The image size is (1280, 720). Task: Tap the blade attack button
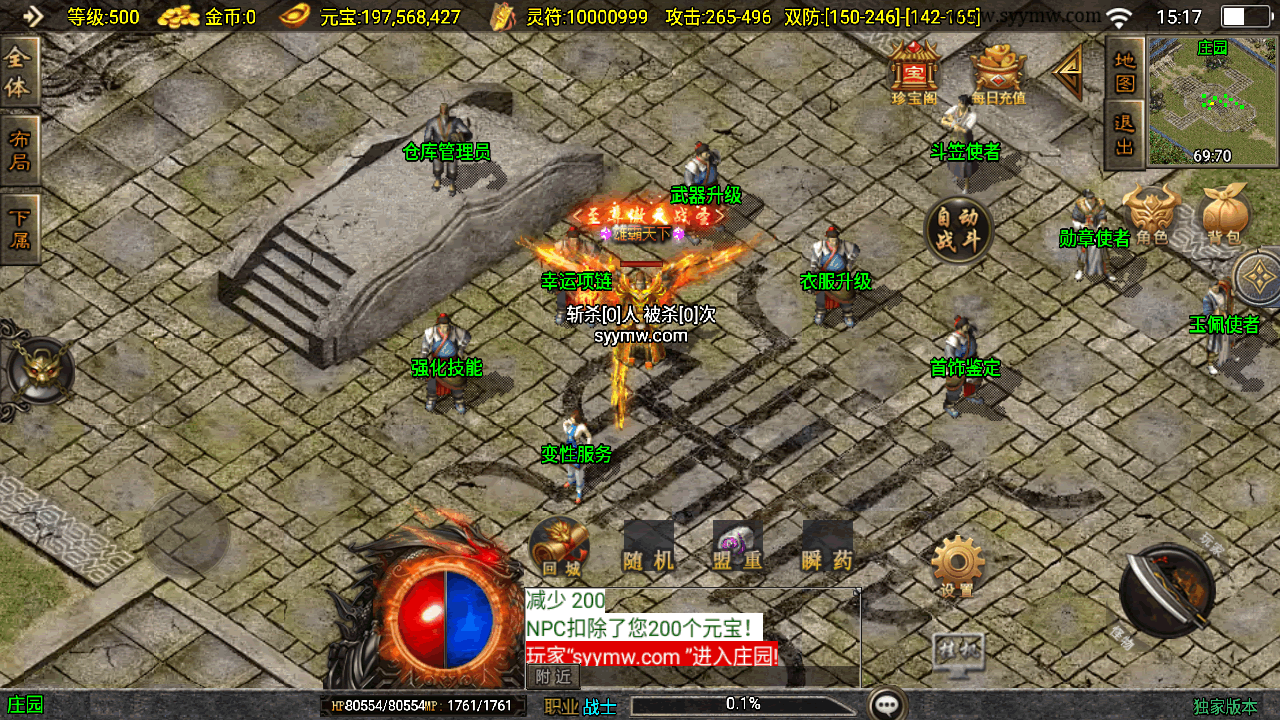[x=1167, y=590]
